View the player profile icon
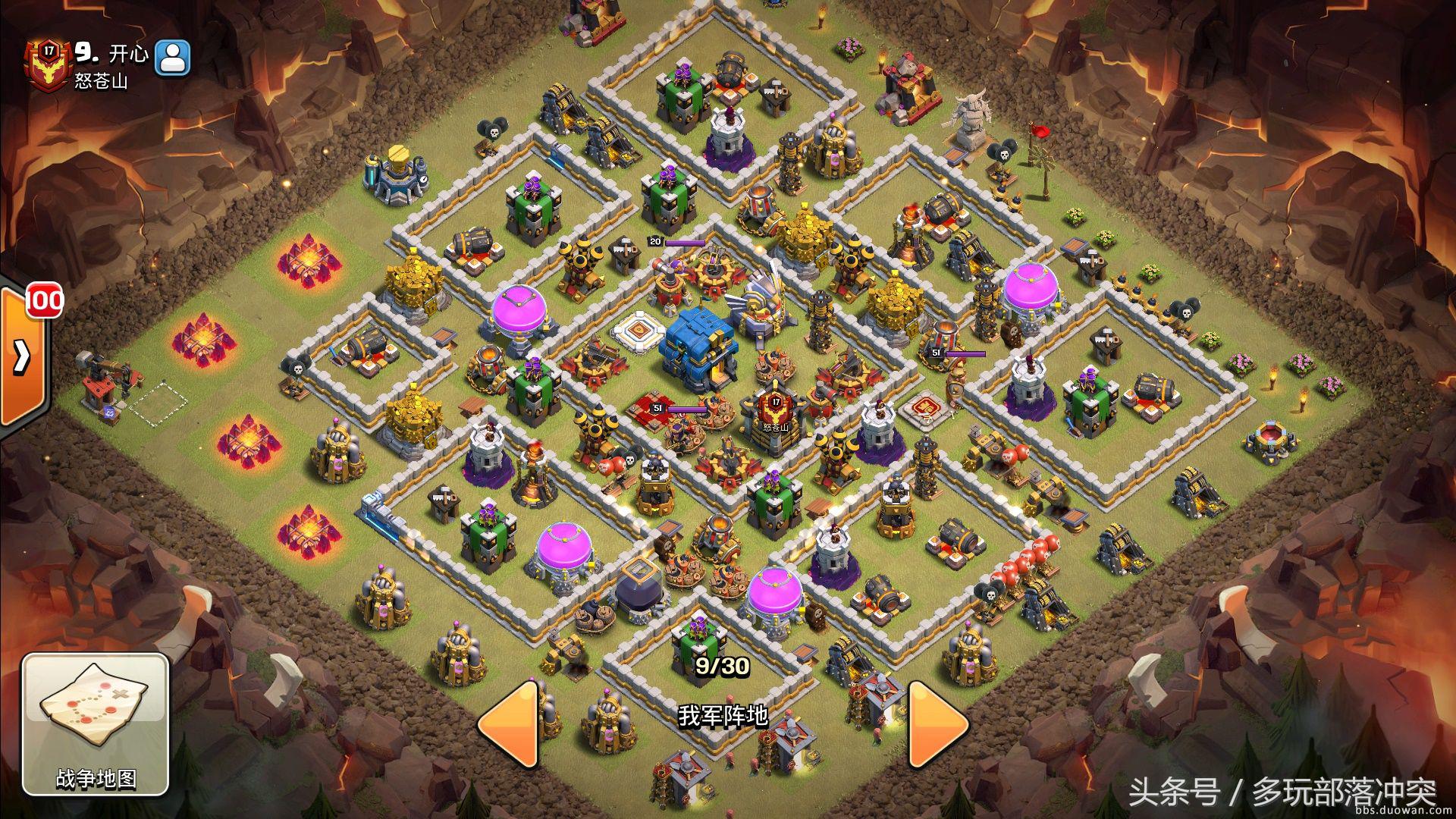This screenshot has width=1456, height=819. click(173, 58)
